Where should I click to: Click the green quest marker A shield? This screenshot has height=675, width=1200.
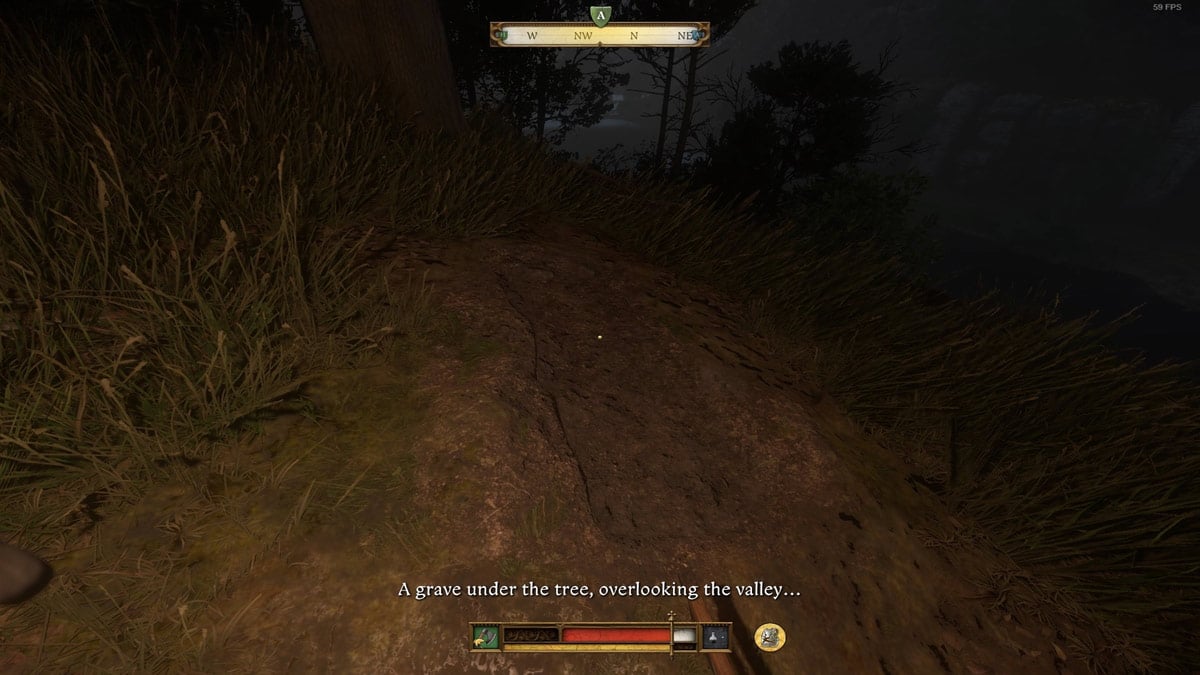(x=599, y=16)
